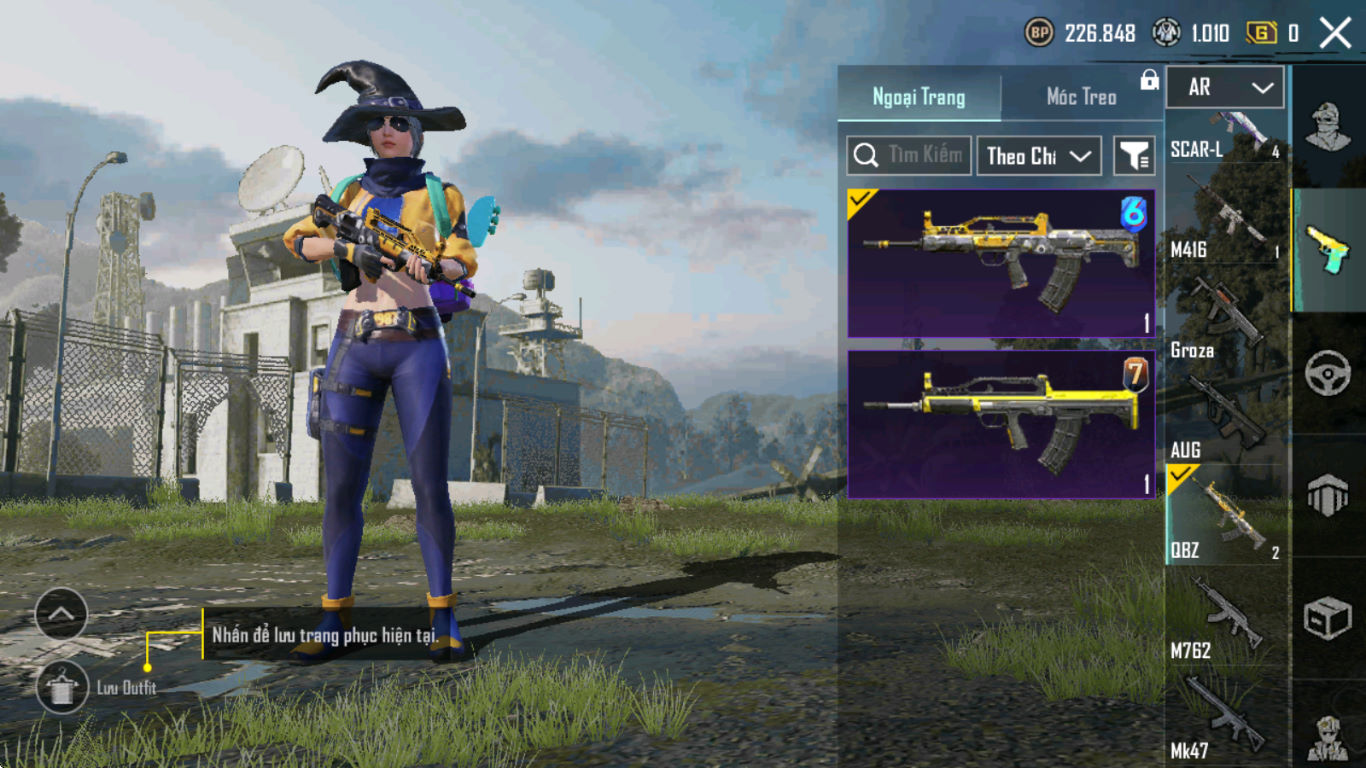1366x768 pixels.
Task: Open the Theo Chi sort dropdown
Action: point(1038,156)
